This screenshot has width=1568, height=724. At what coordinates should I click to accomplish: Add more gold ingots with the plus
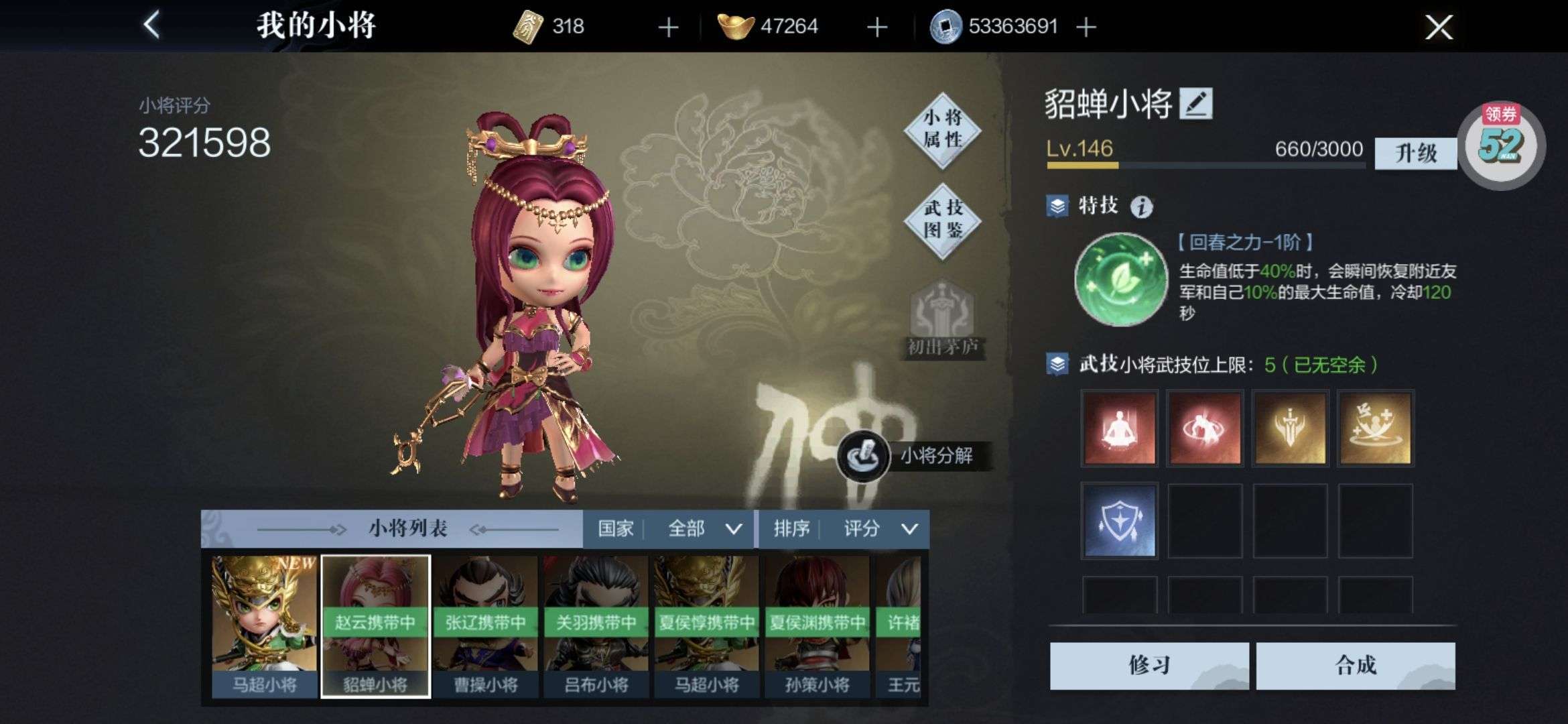(x=876, y=27)
